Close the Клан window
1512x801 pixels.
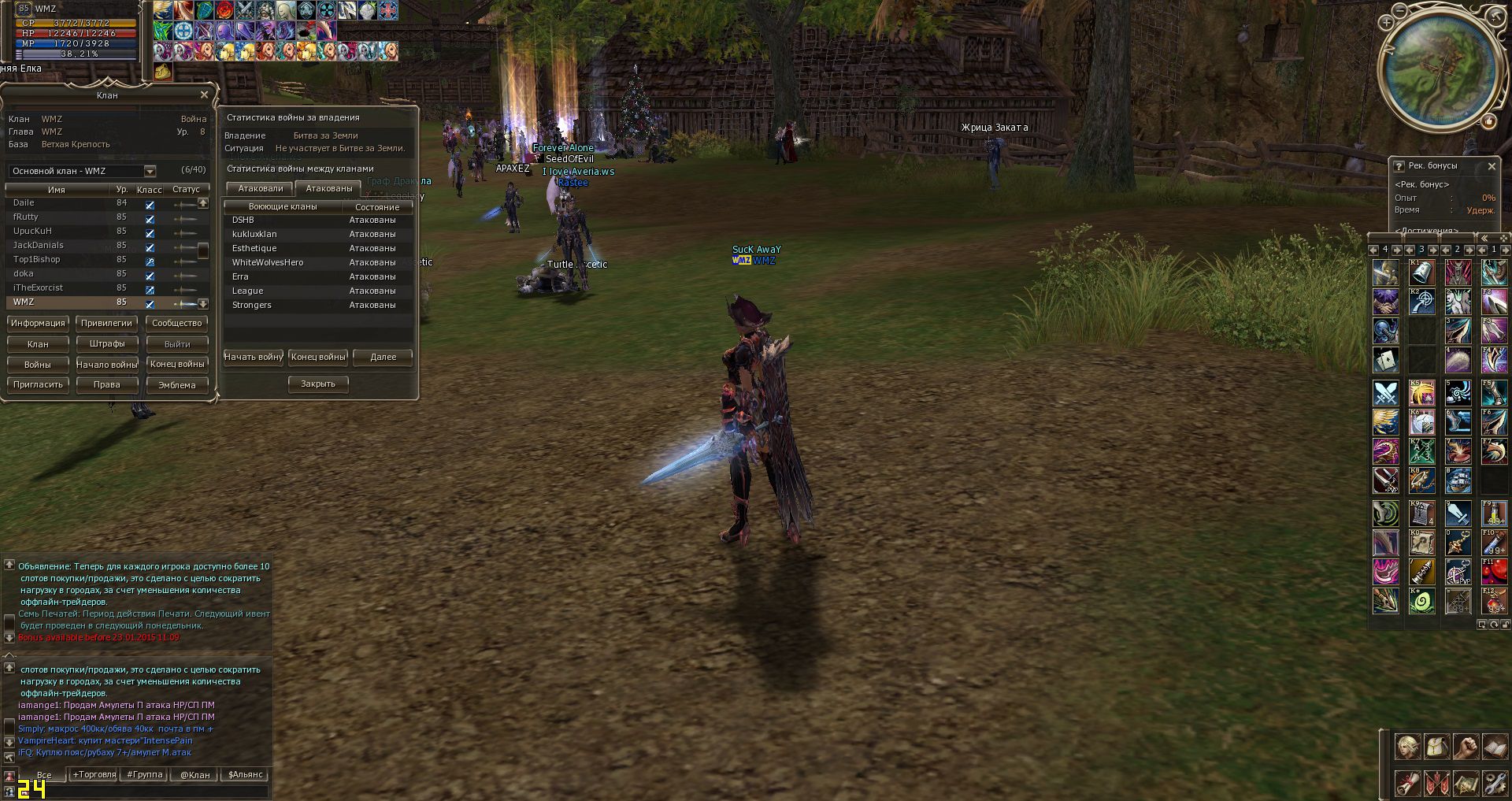click(x=204, y=95)
